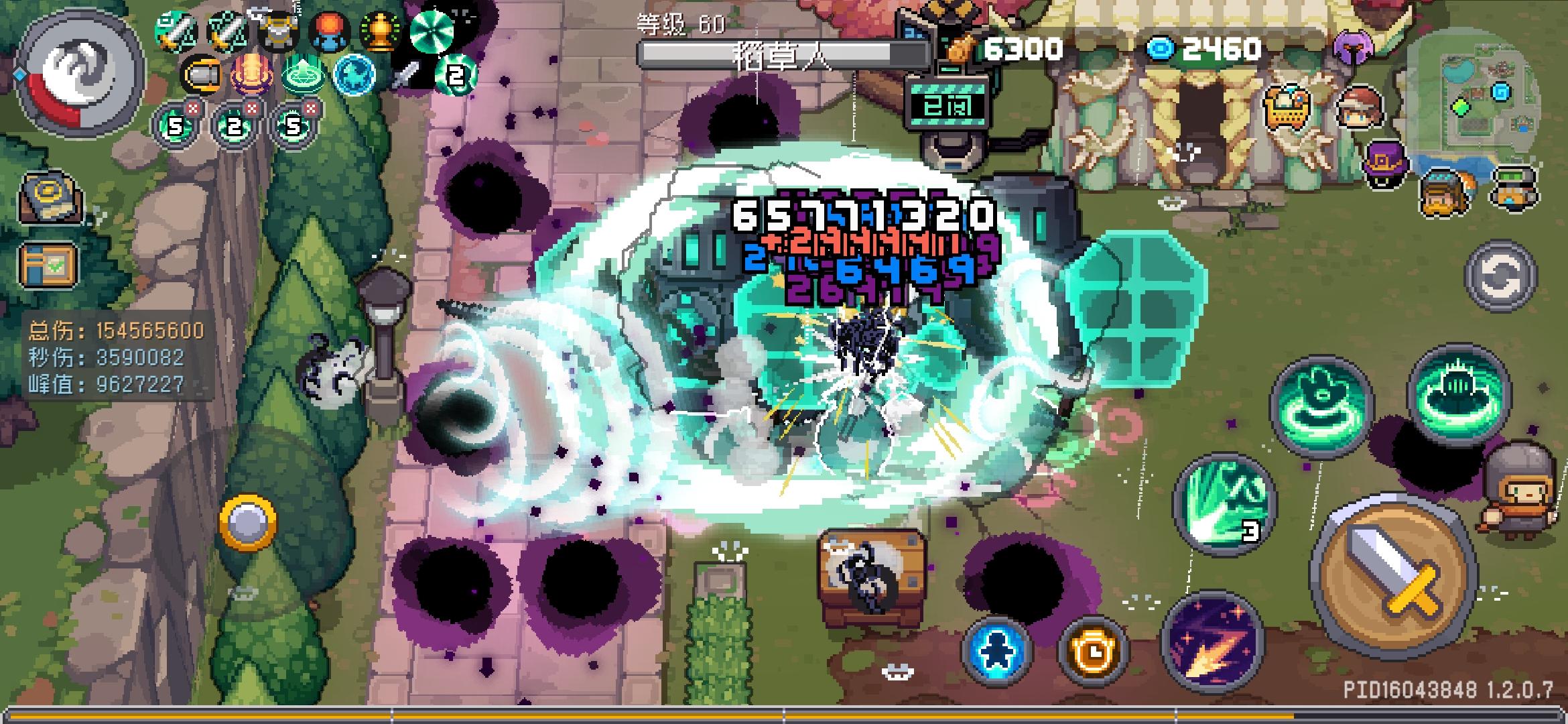Tap the golden trophy buff icon
Screen dimensions: 1568x724
[380, 30]
